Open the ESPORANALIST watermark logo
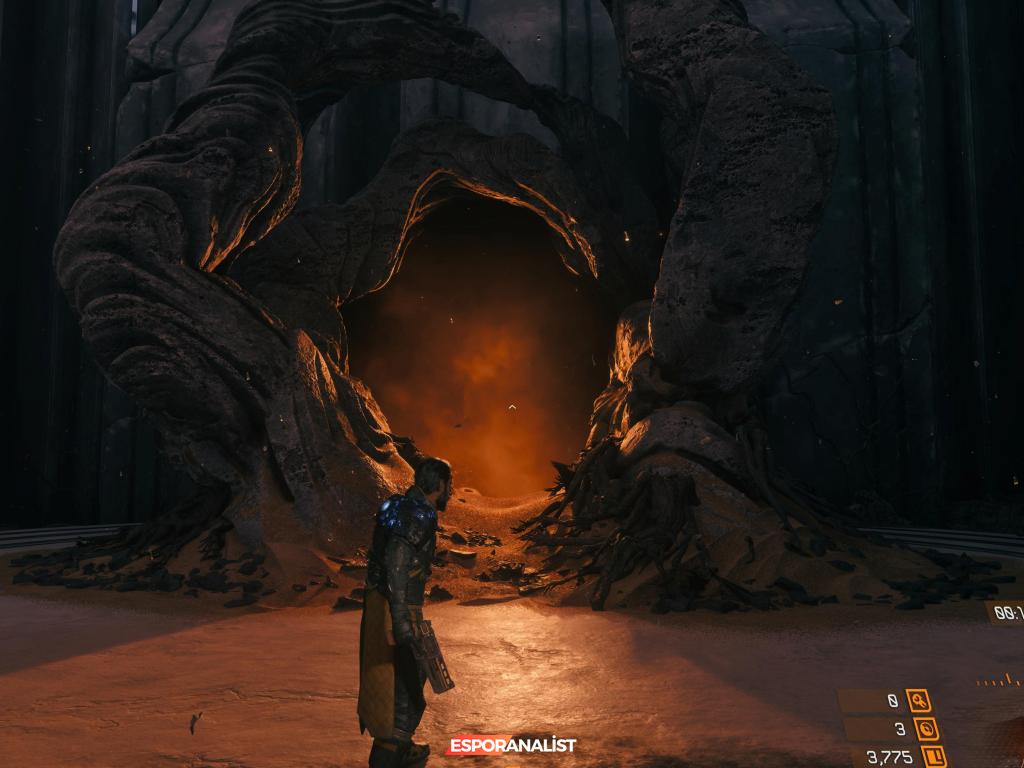1024x768 pixels. (x=512, y=745)
